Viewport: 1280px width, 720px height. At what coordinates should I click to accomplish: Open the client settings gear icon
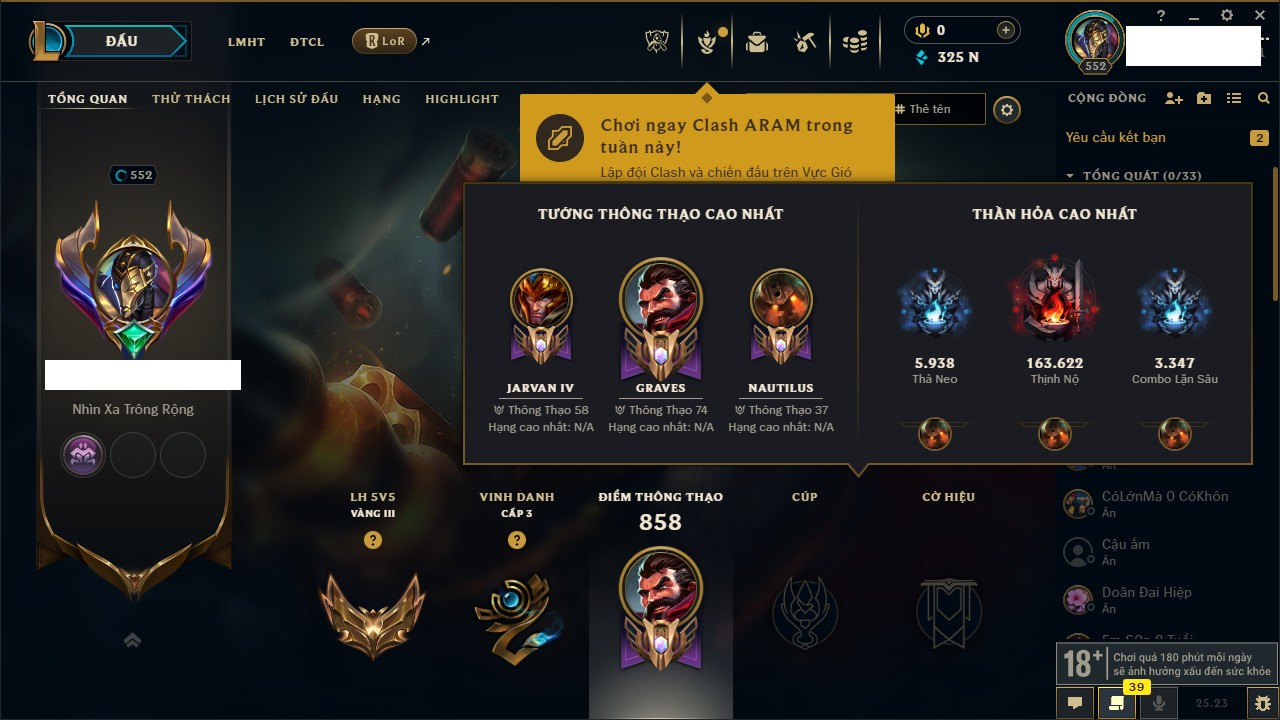click(1227, 15)
